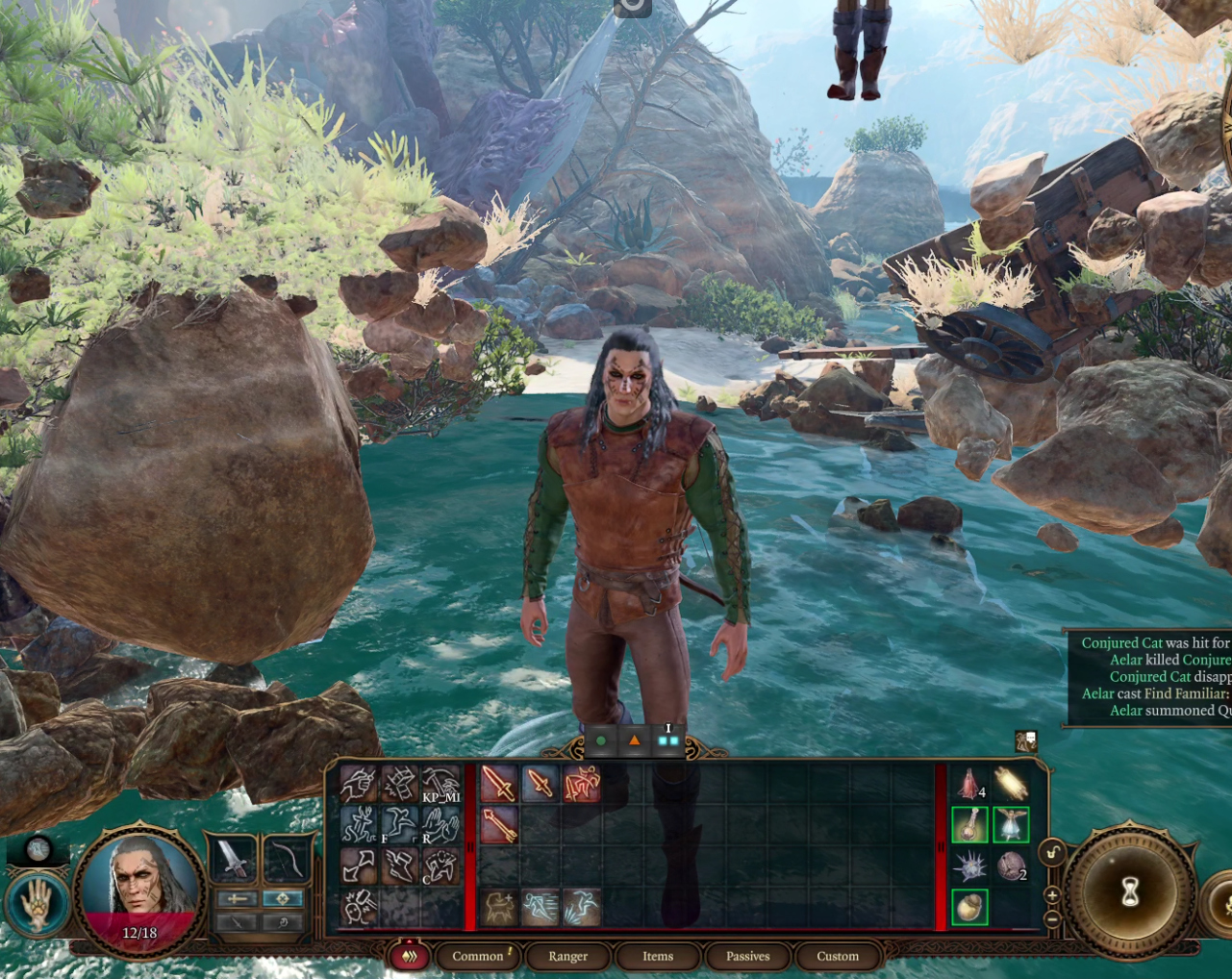Image resolution: width=1232 pixels, height=979 pixels.
Task: Select the ranged bow weapon slot
Action: click(285, 859)
